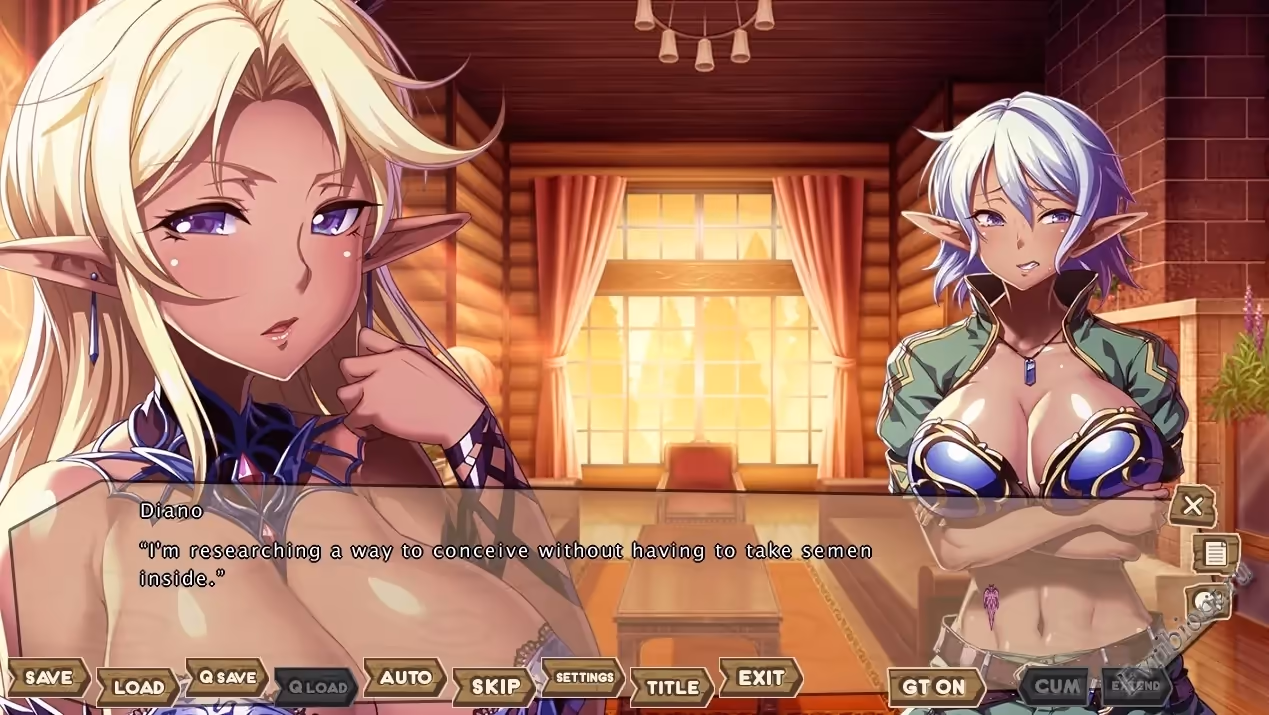This screenshot has width=1269, height=715.
Task: Click the greyed-out Q Load button
Action: (317, 687)
